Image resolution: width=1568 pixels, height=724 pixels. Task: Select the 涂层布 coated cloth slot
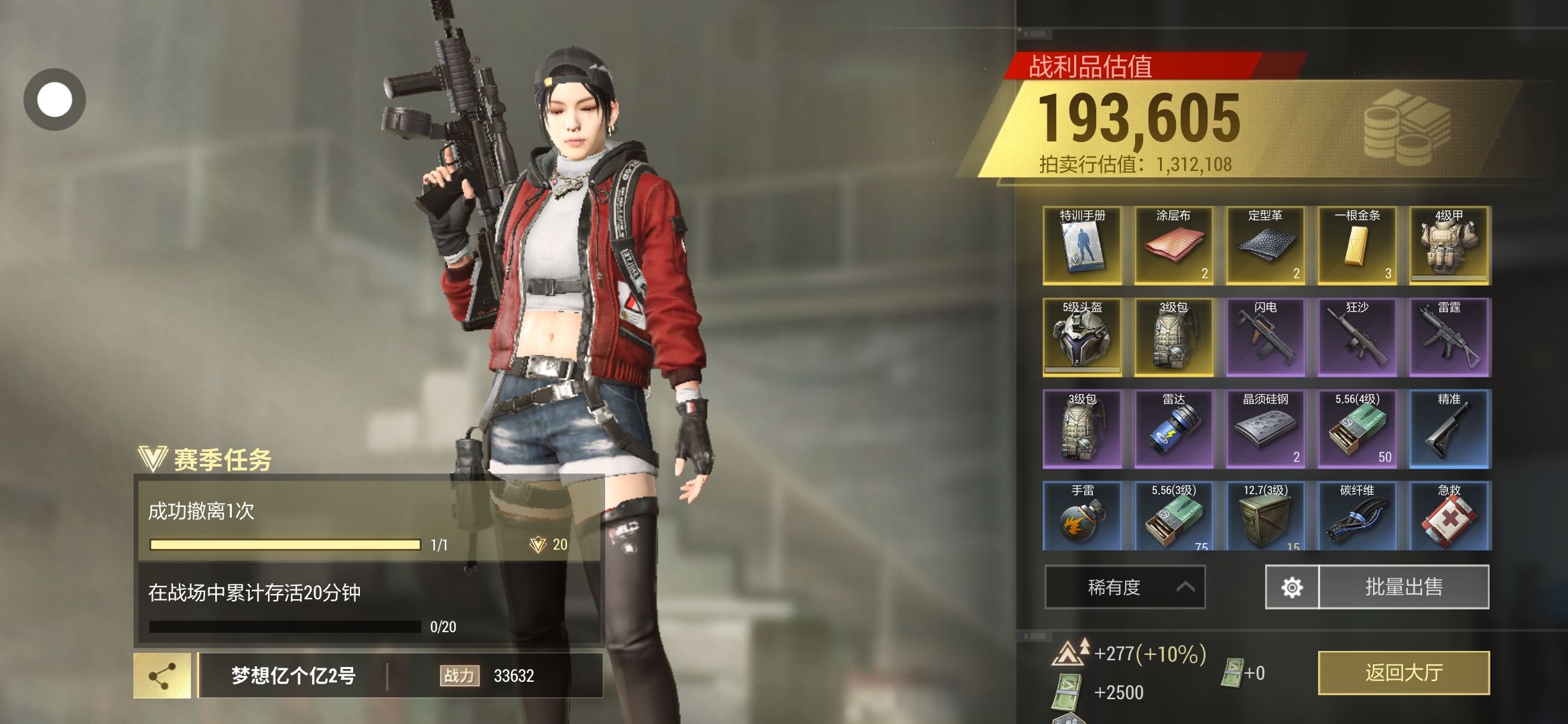click(1174, 245)
